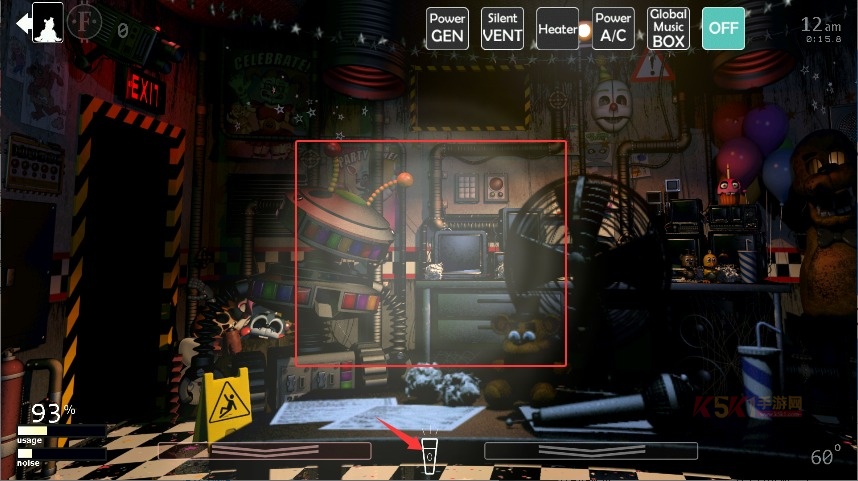Start the Global Music BOX
The height and width of the screenshot is (481, 858).
[668, 28]
